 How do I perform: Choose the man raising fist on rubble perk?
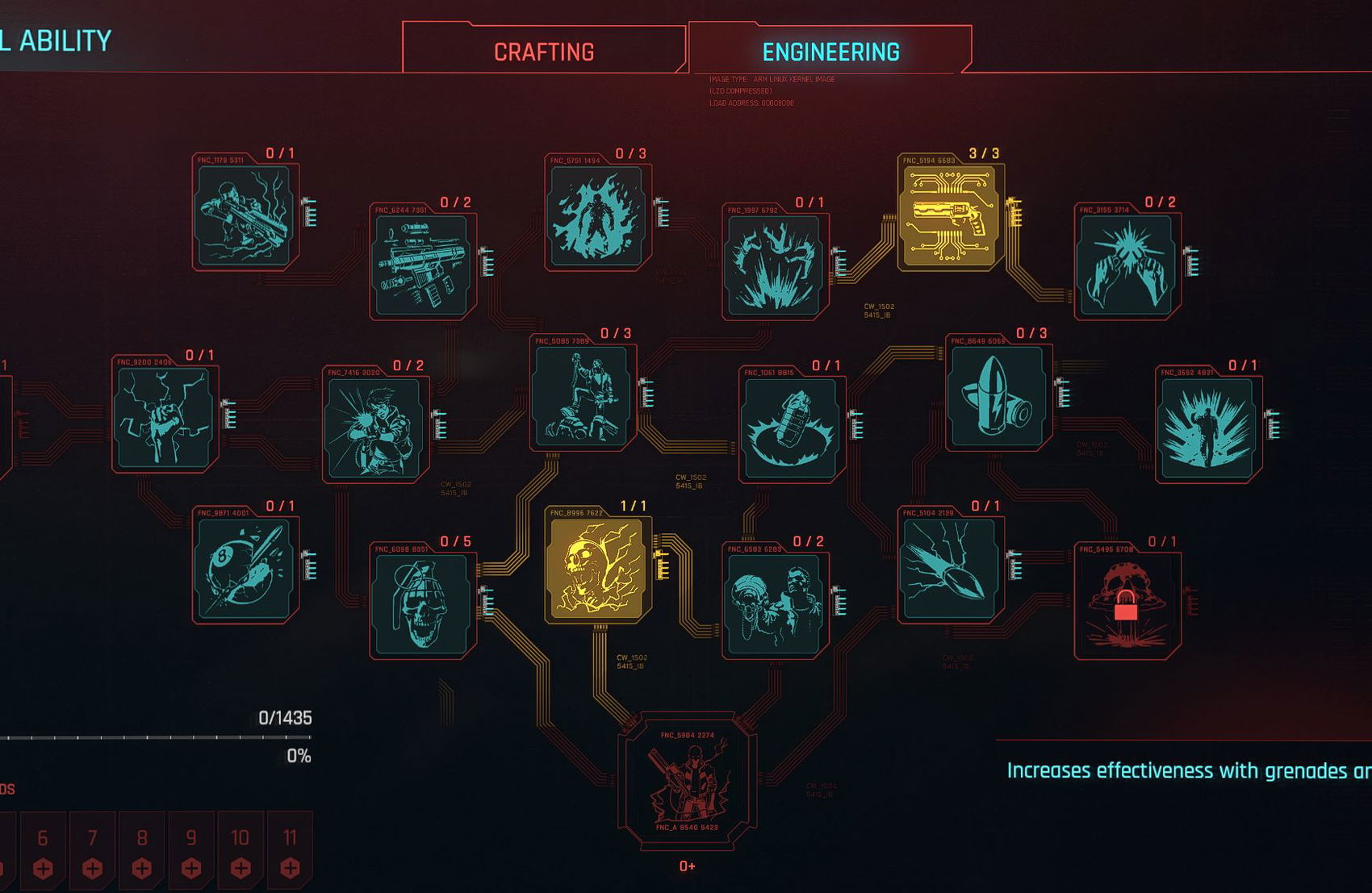point(582,396)
